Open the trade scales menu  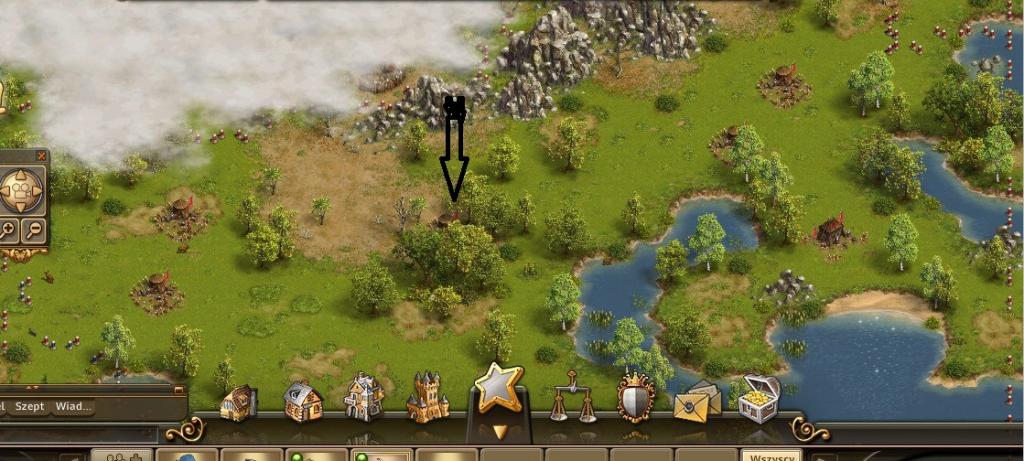coord(569,396)
